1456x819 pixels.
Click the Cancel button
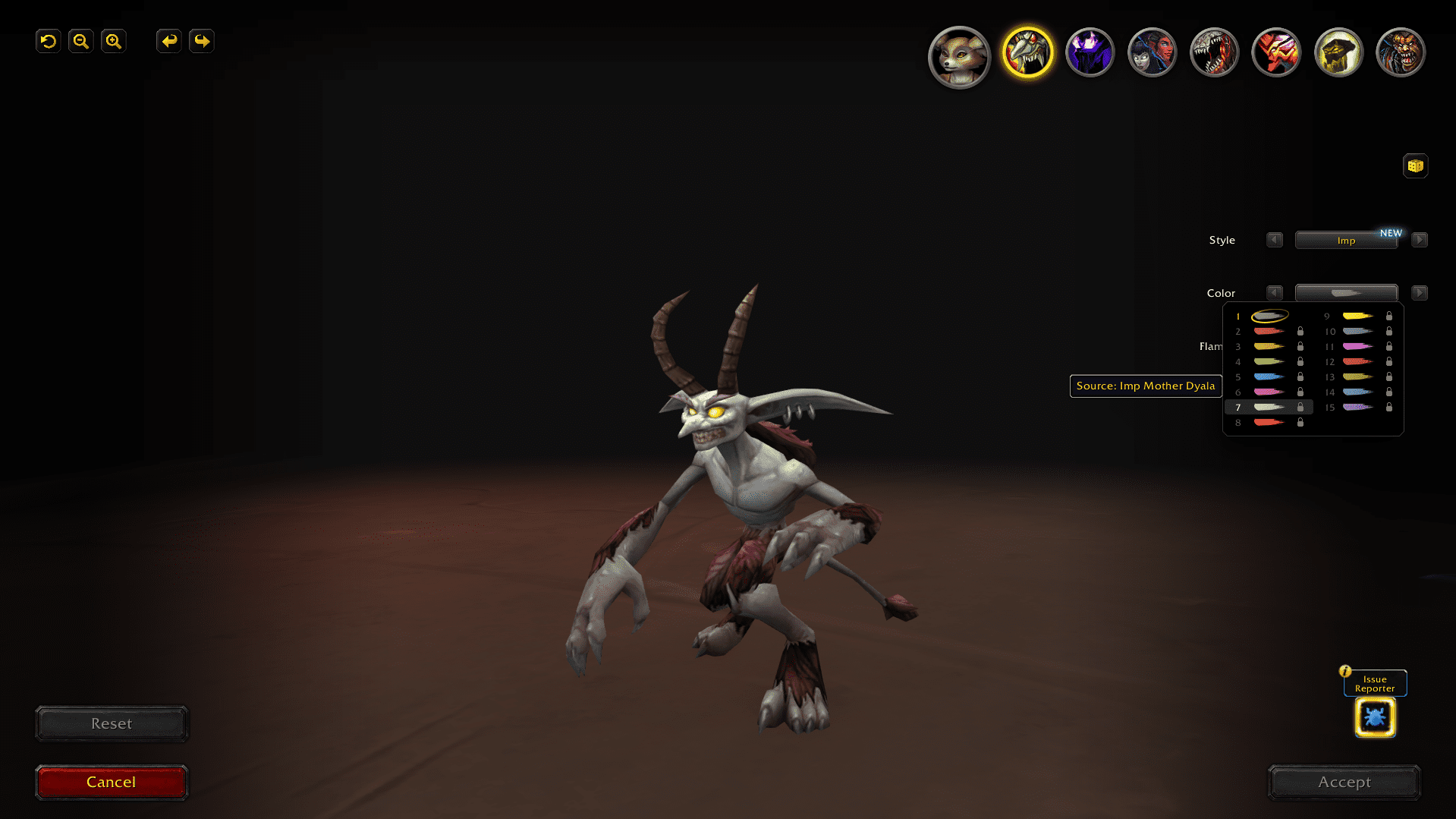tap(111, 782)
